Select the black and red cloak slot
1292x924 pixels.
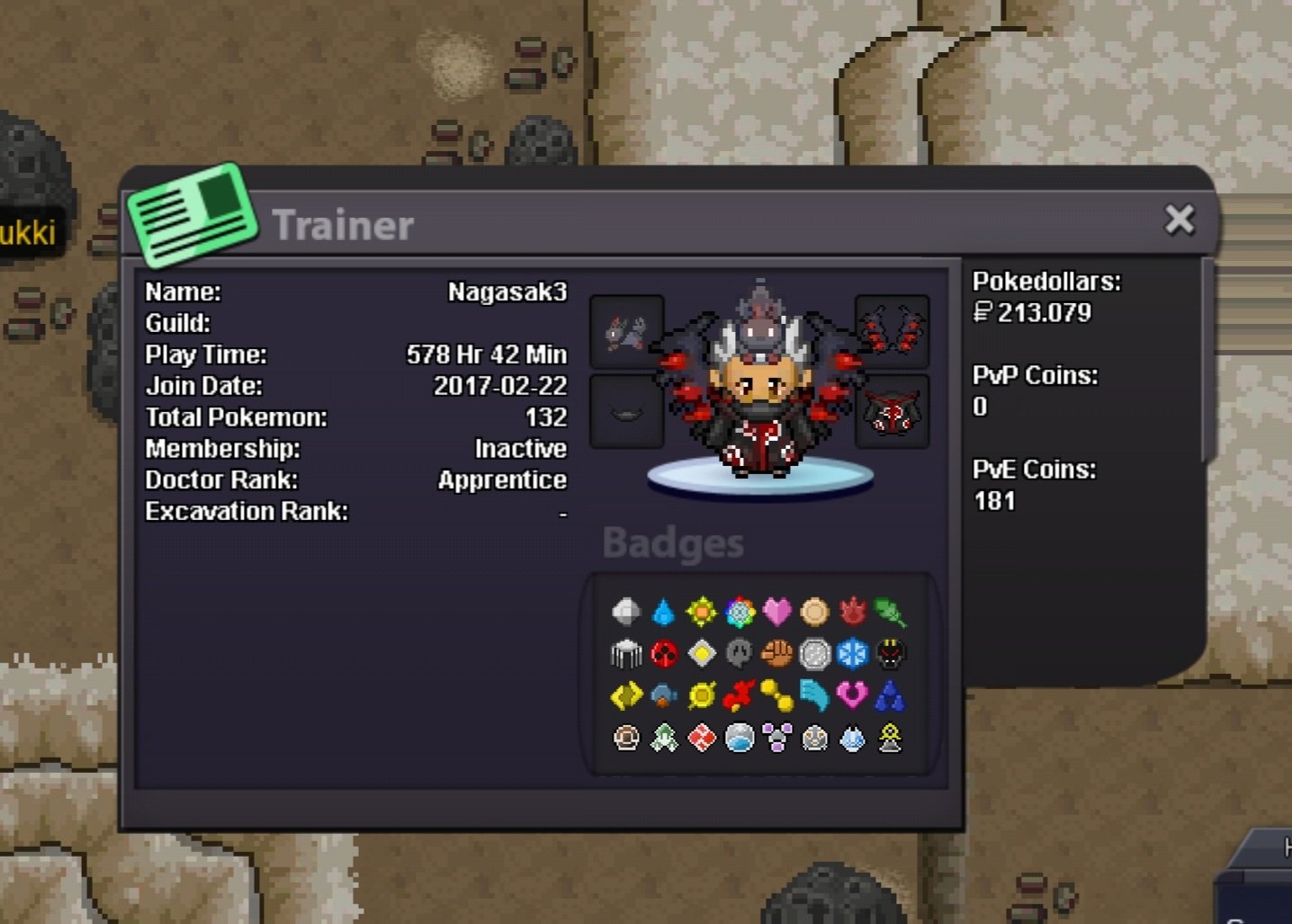point(892,412)
